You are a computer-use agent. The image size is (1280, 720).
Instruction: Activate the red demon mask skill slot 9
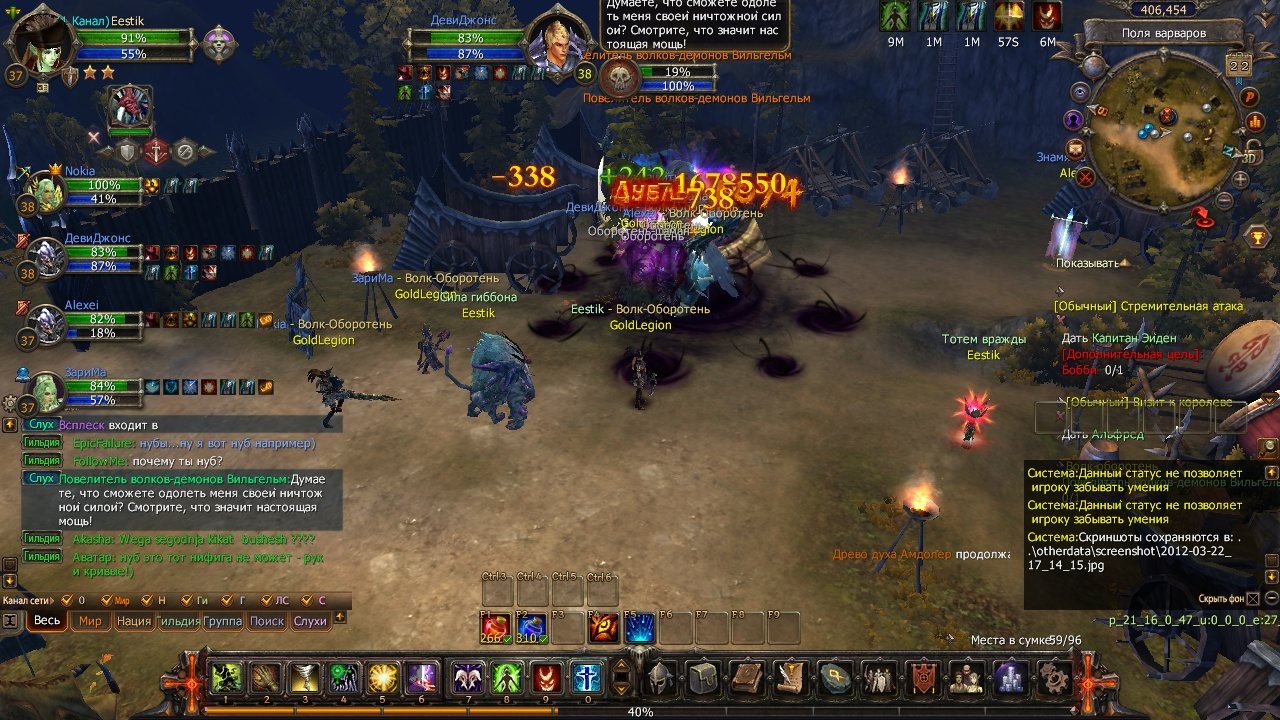[546, 678]
